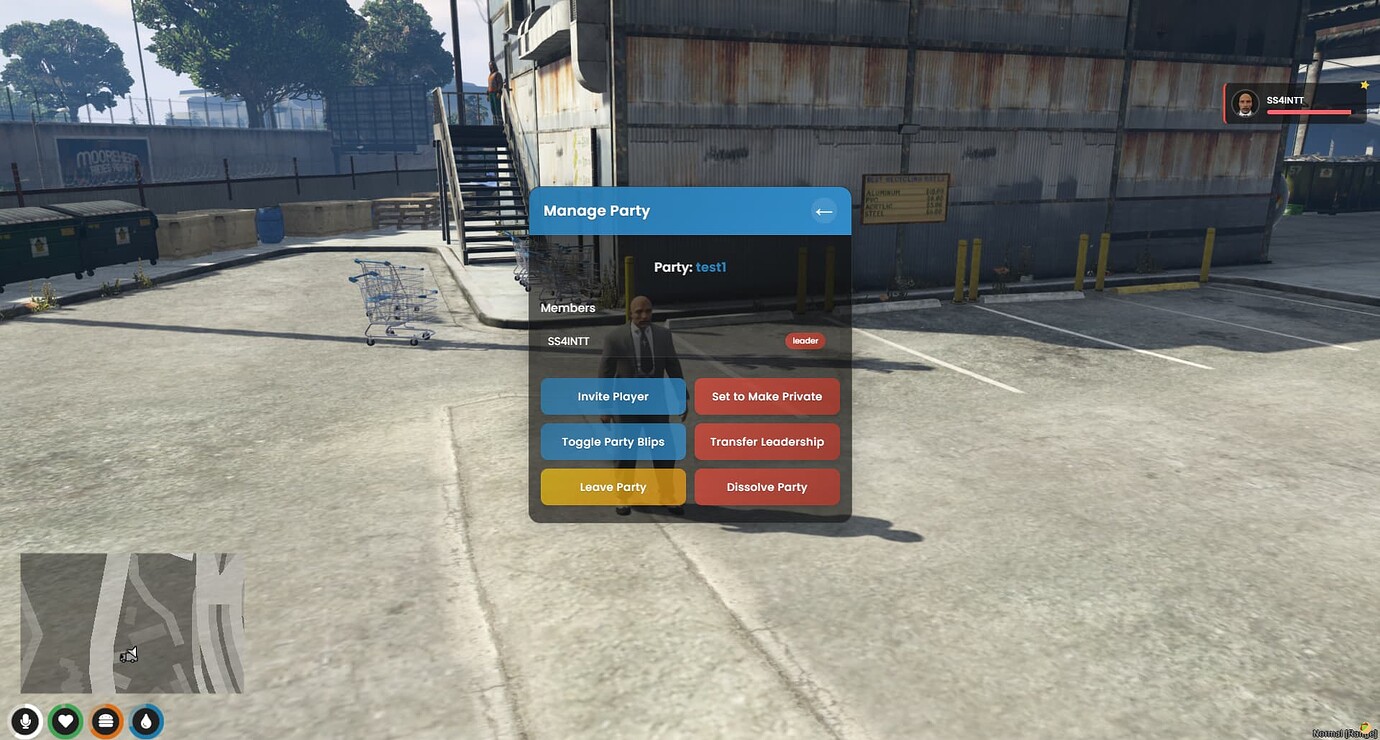The width and height of the screenshot is (1380, 740).
Task: Click the yellow star above the player card
Action: pyautogui.click(x=1364, y=84)
